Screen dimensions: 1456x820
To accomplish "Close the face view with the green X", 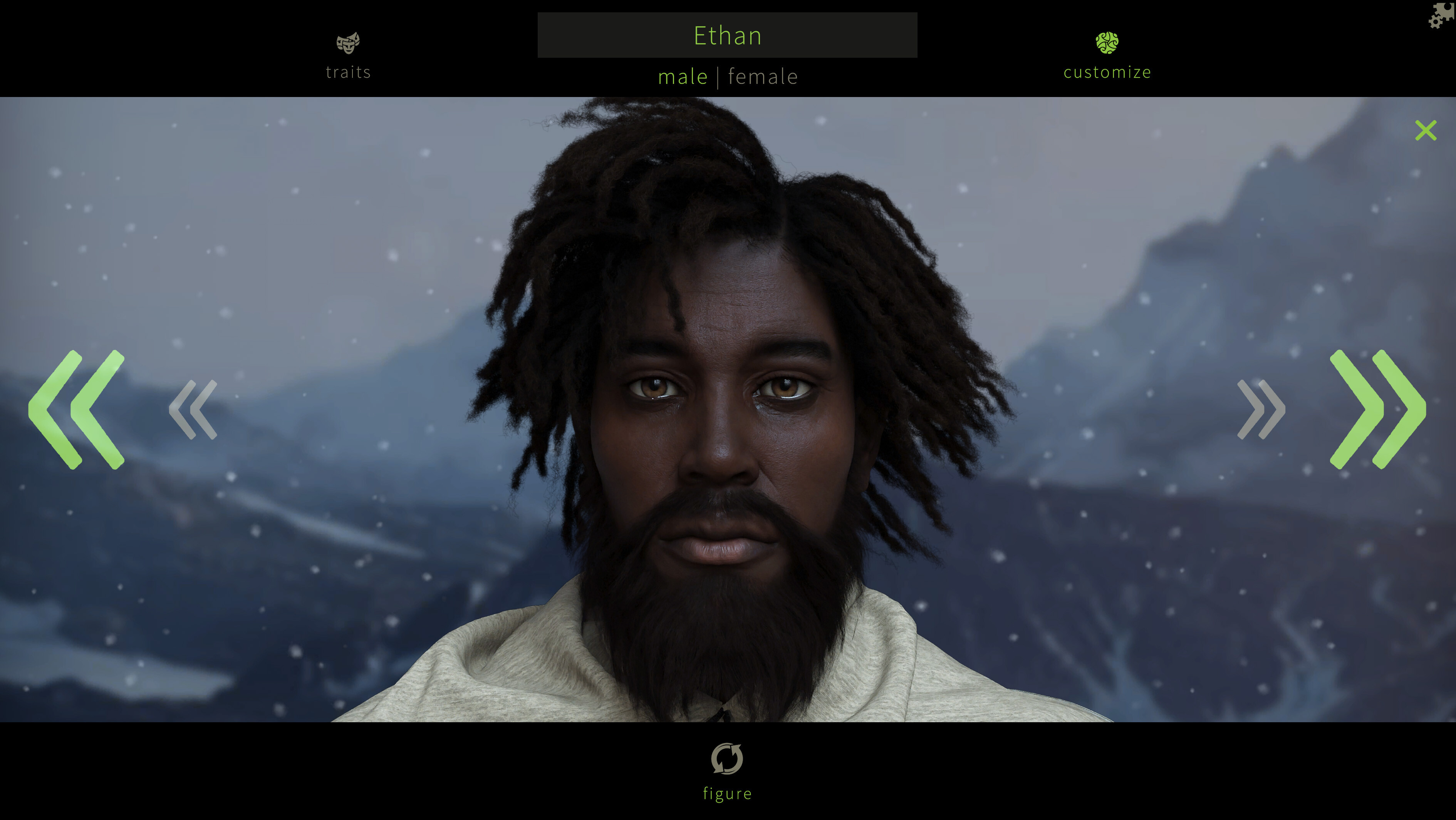I will (x=1427, y=130).
